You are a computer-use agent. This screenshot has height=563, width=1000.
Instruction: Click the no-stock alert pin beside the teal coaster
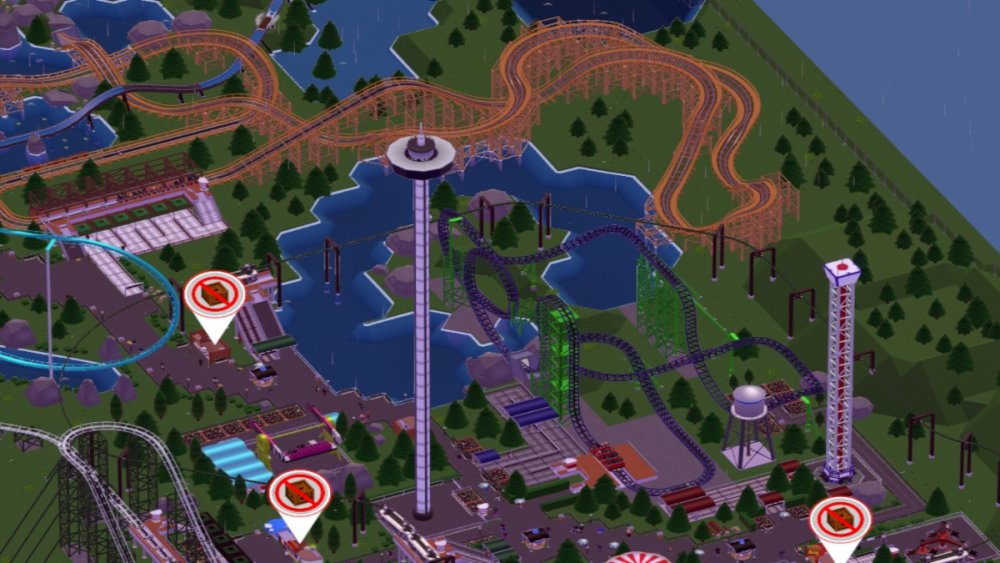(x=214, y=297)
